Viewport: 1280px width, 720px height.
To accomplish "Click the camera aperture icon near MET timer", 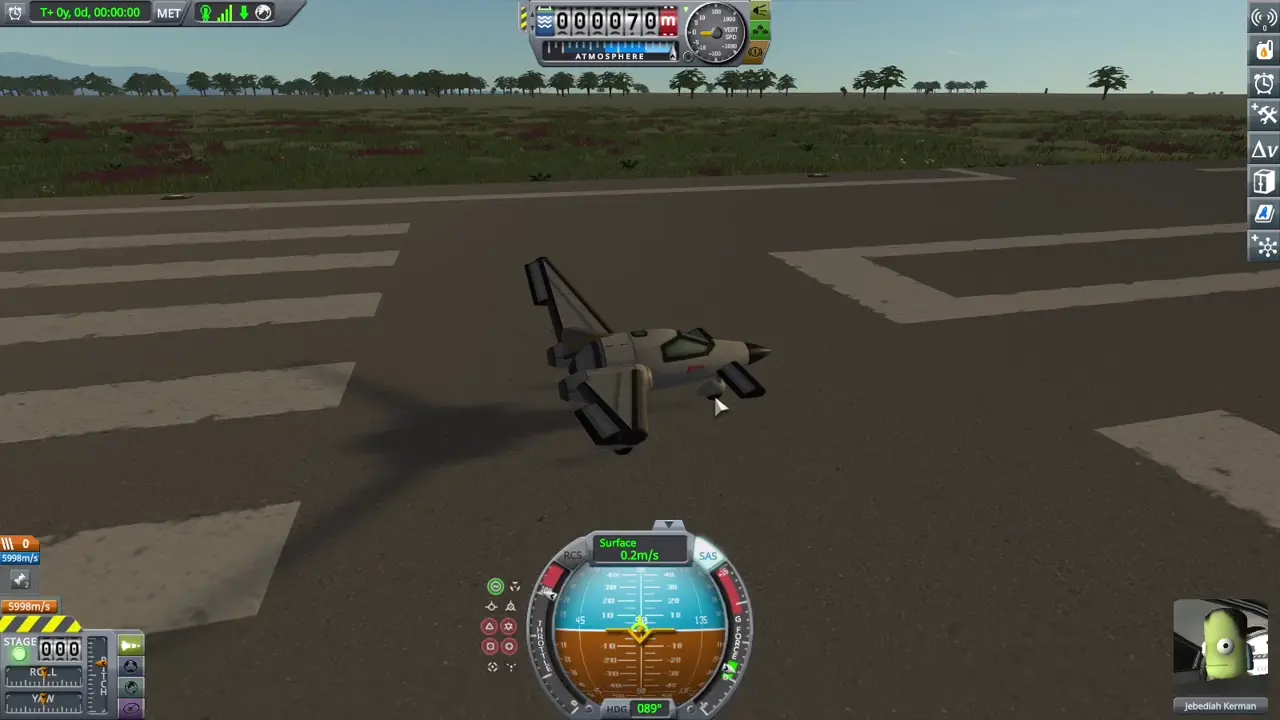I will pyautogui.click(x=263, y=13).
